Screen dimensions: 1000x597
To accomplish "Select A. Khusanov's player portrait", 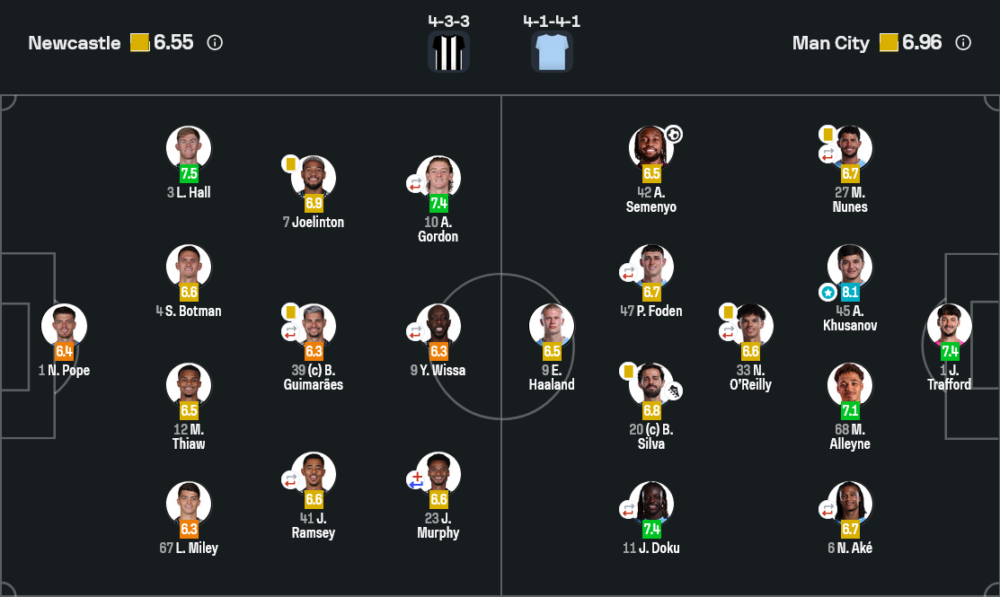I will (x=850, y=266).
